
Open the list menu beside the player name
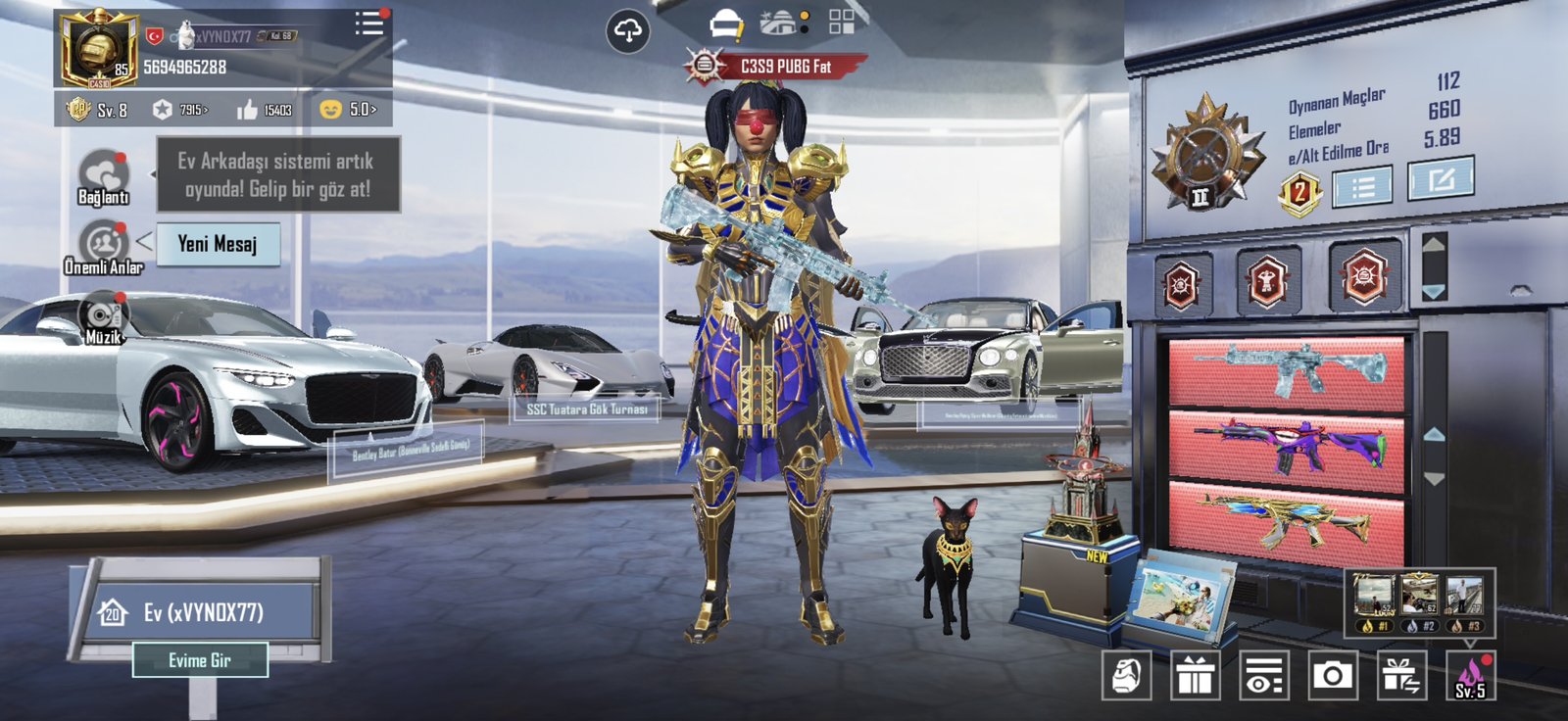click(x=368, y=24)
